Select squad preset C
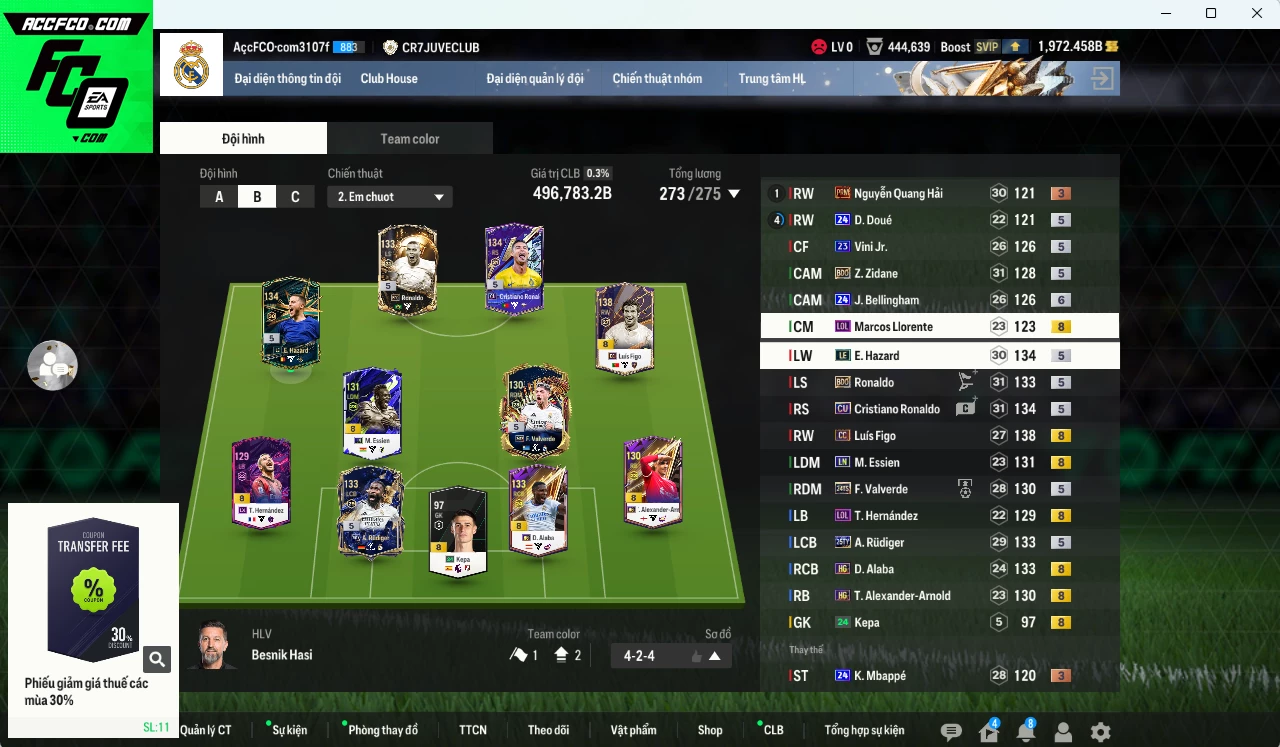 (x=295, y=197)
